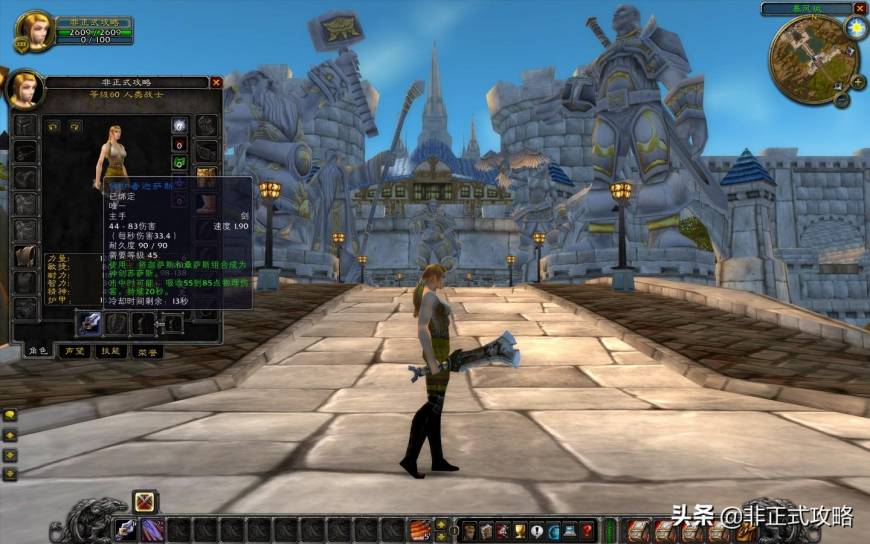Close the character panel
The image size is (870, 544).
(214, 83)
